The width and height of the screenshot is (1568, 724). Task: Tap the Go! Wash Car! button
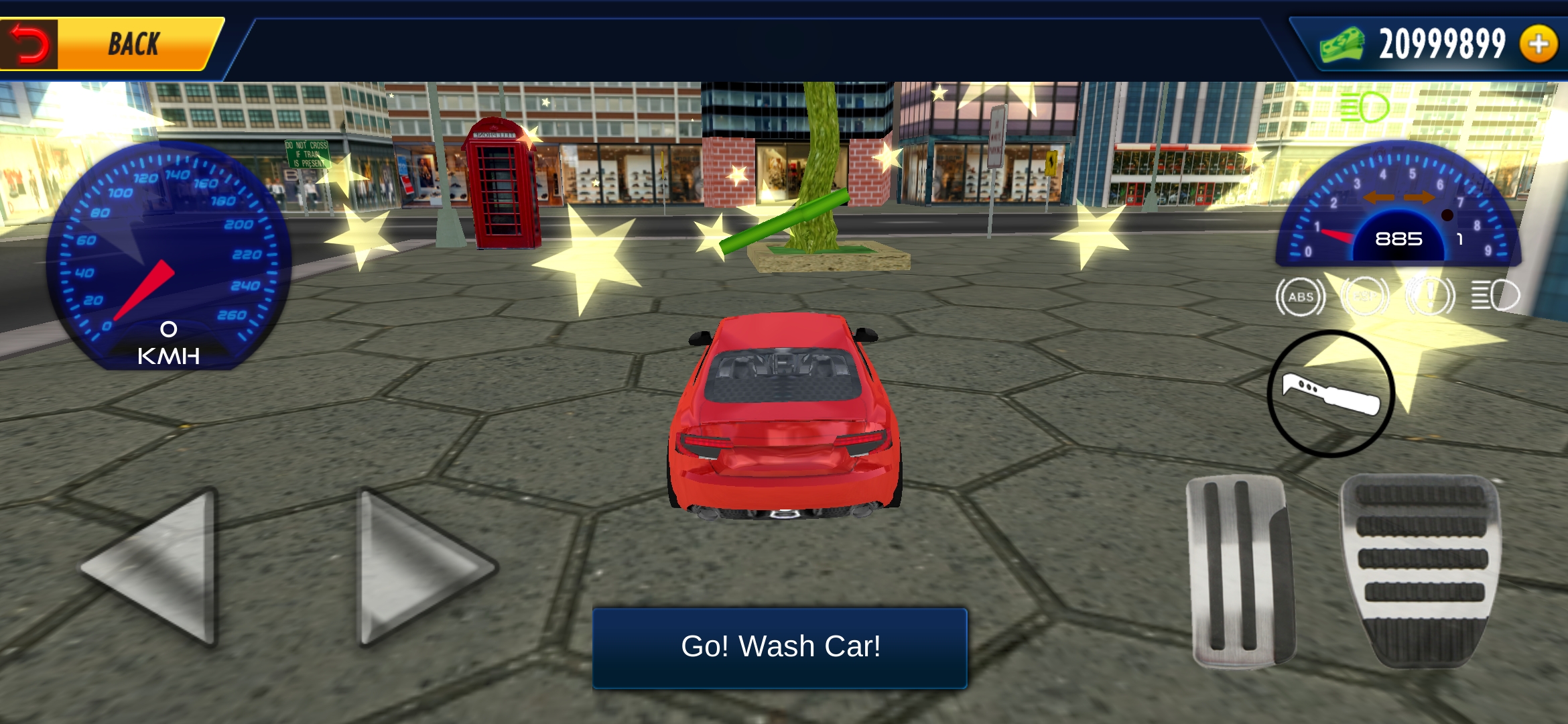(780, 648)
